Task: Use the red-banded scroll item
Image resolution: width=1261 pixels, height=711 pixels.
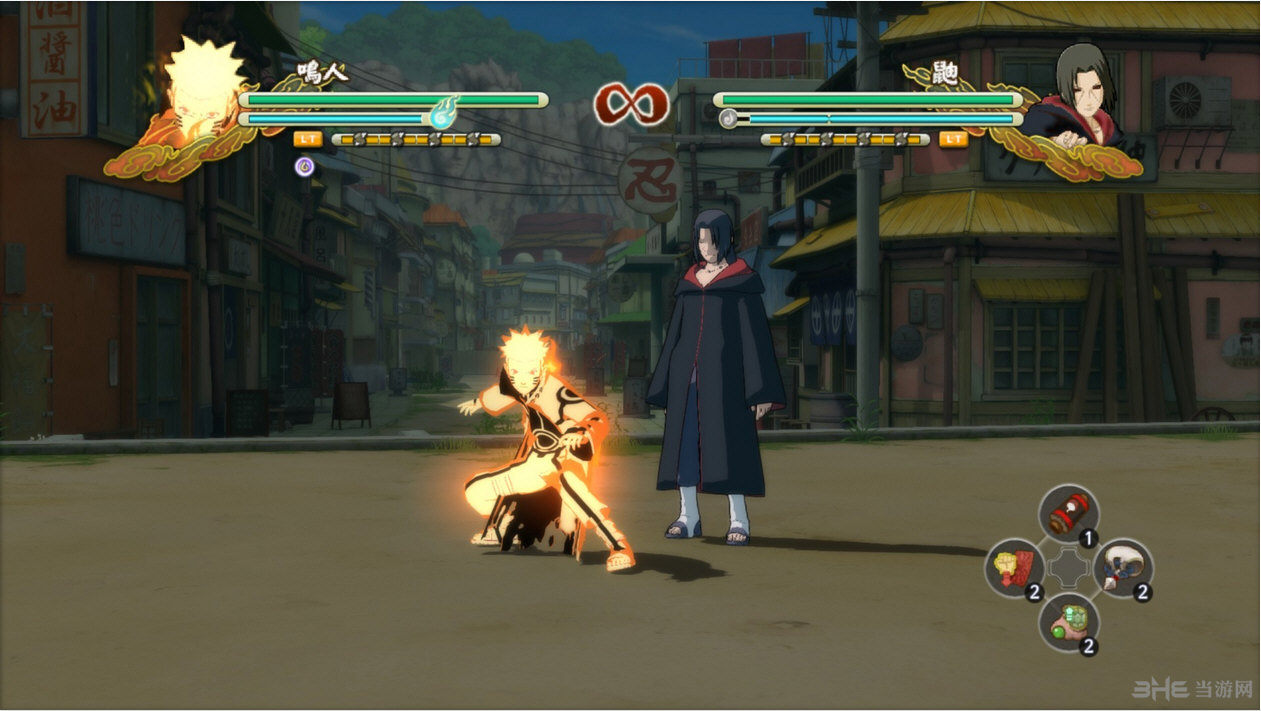Action: click(x=1068, y=514)
